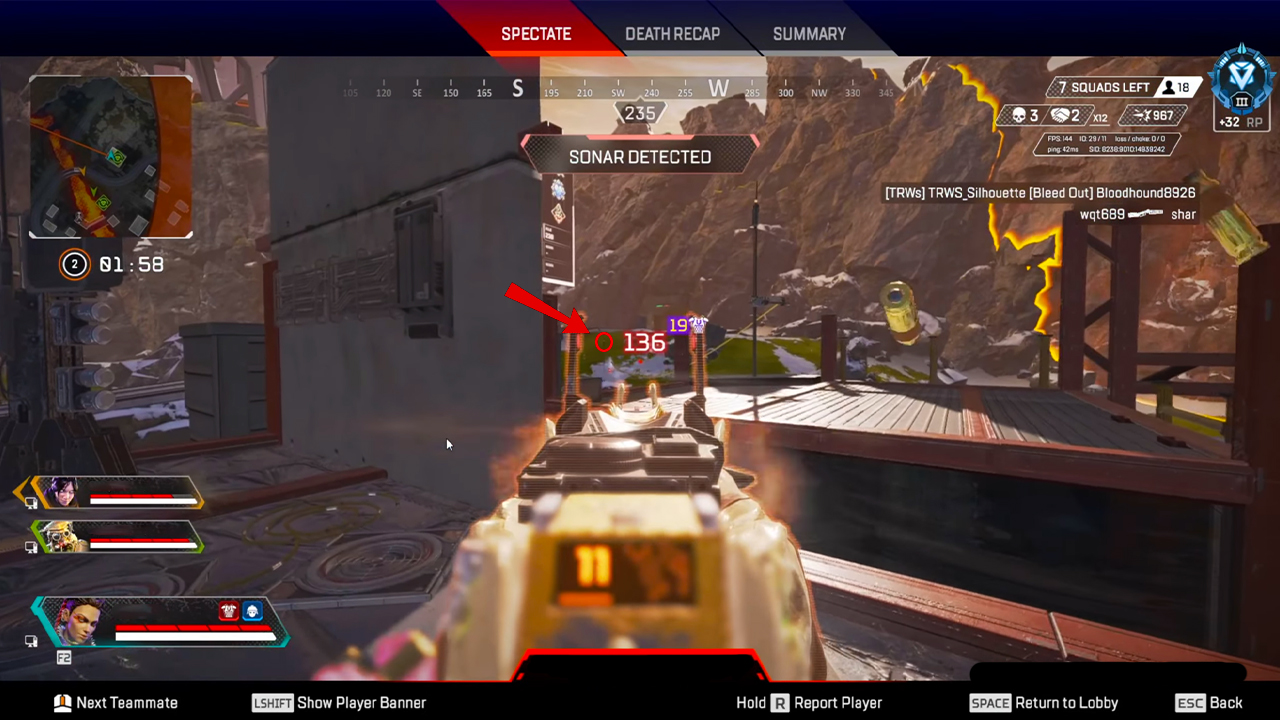Click the round zone timer icon beside 01:58
Viewport: 1280px width, 720px height.
[74, 264]
